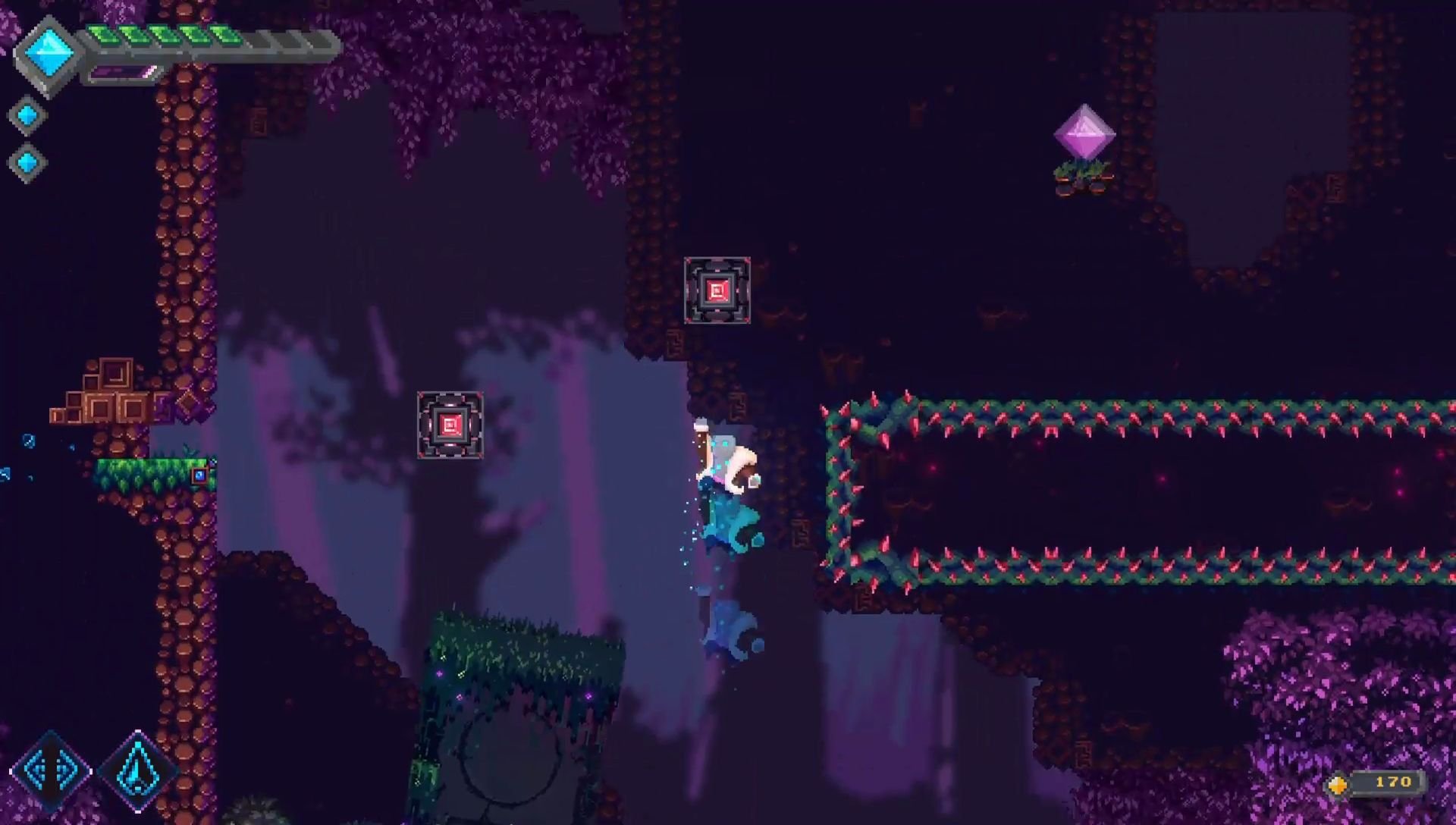Screen dimensions: 1456x825
Task: Select the upper small blue diamond charge icon
Action: click(x=28, y=115)
